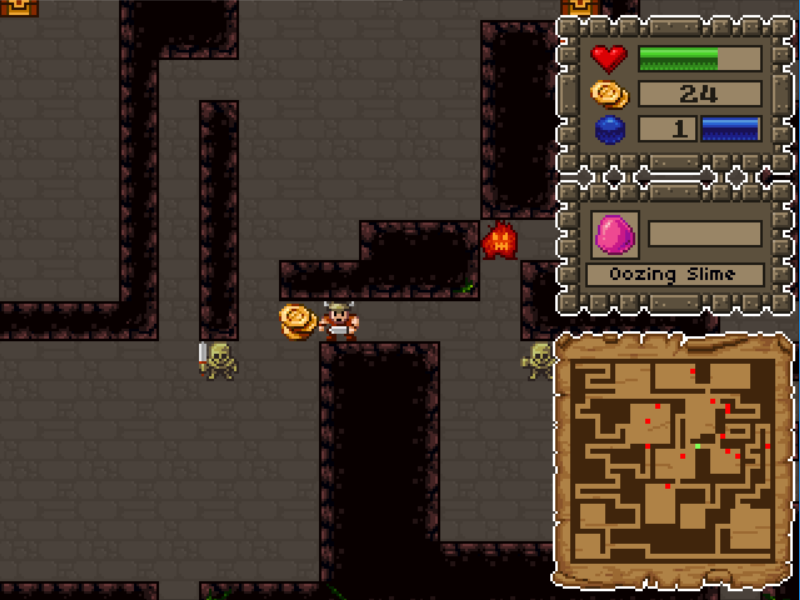Click the Oozing Slime name label
This screenshot has width=800, height=600.
[675, 275]
